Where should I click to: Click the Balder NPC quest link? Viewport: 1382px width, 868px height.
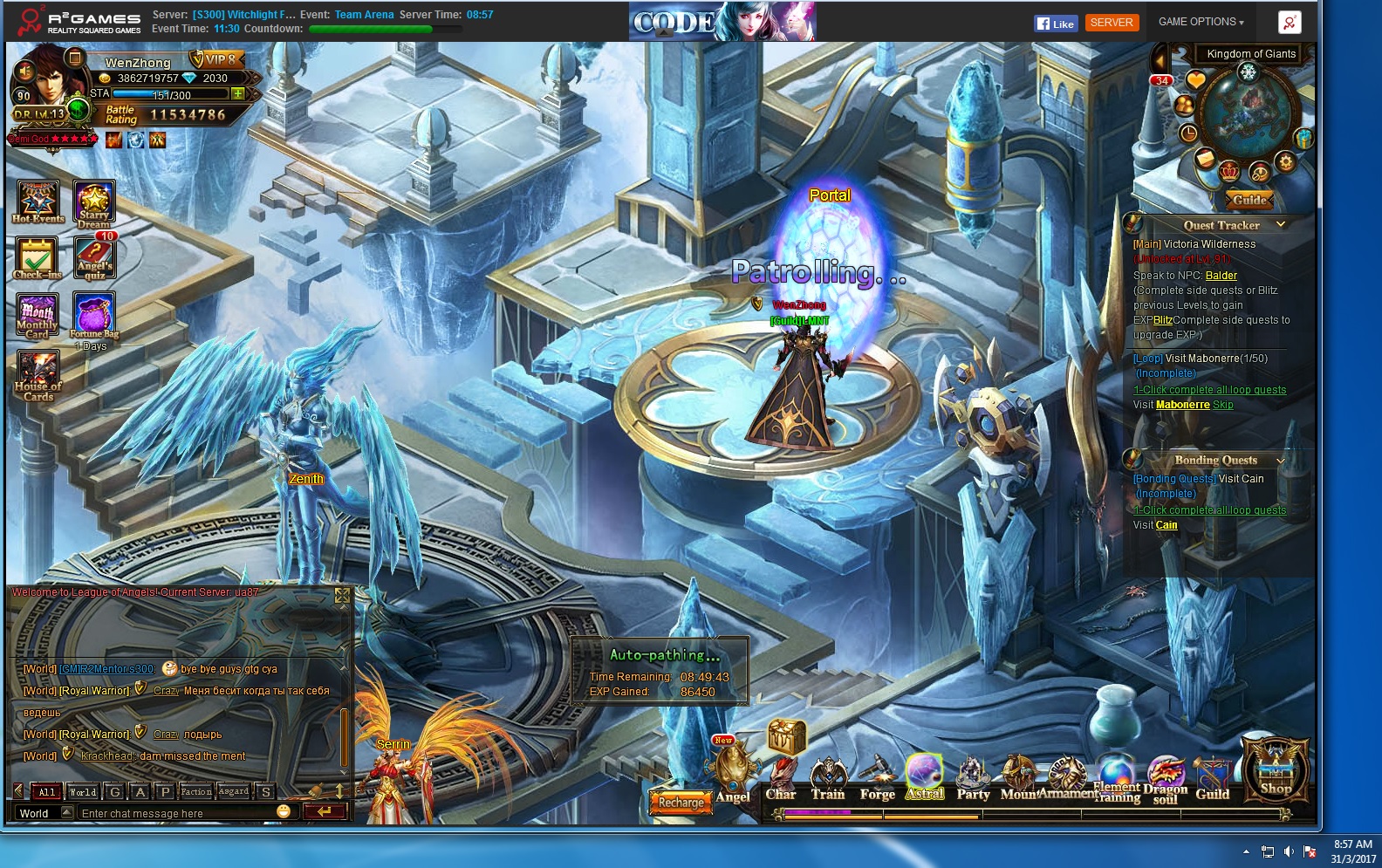tap(1221, 276)
